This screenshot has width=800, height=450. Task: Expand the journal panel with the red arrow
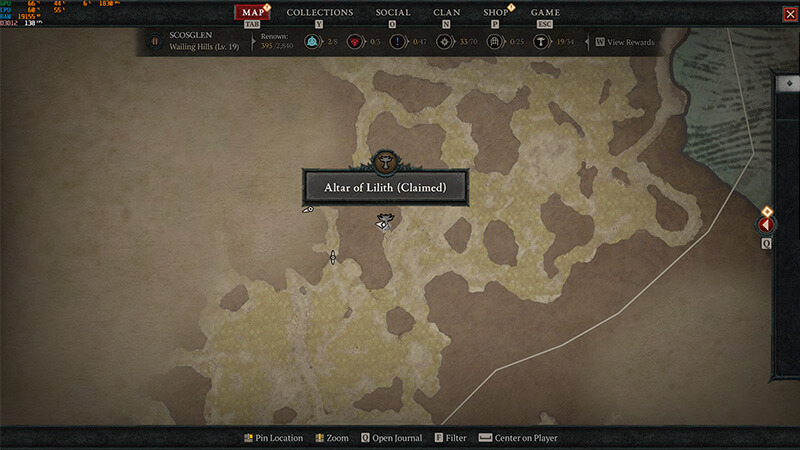[767, 226]
